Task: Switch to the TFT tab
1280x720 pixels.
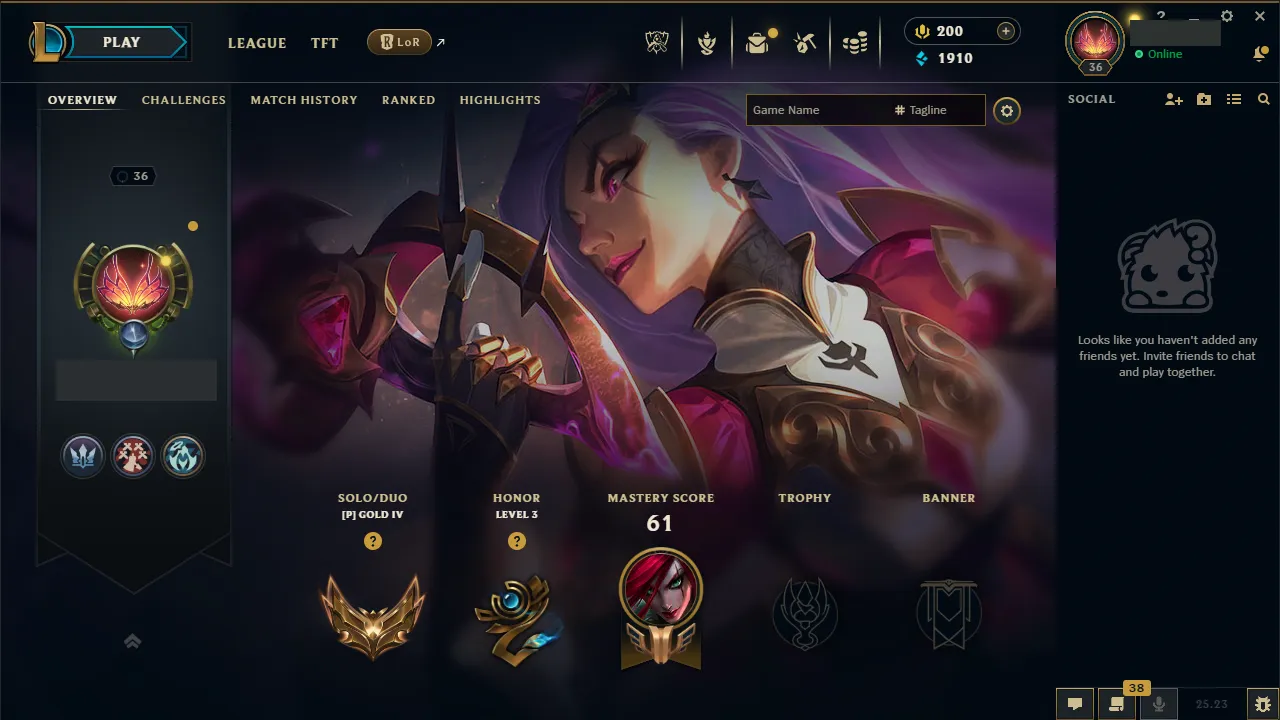Action: click(324, 43)
